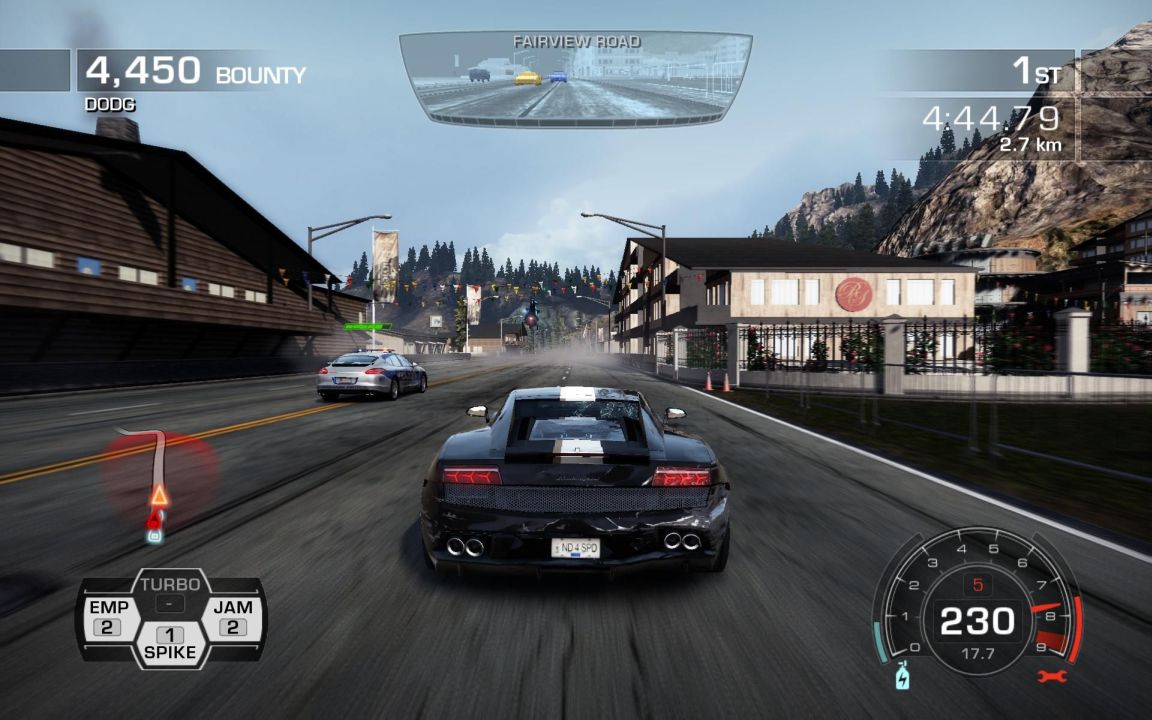Image resolution: width=1152 pixels, height=720 pixels.
Task: Activate the EMP weapon slot
Action: [108, 617]
